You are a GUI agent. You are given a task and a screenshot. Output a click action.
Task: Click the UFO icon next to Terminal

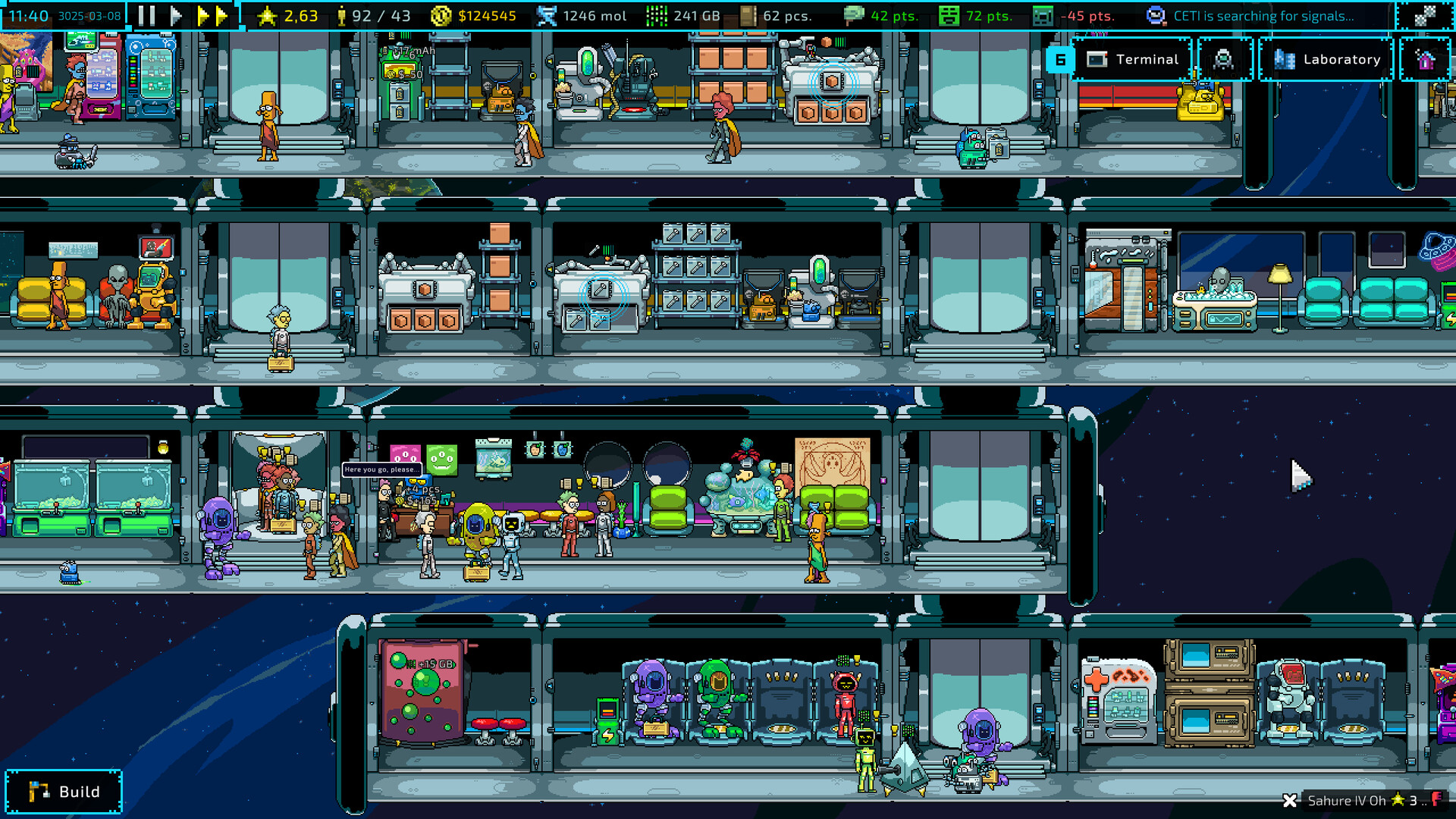(1224, 59)
